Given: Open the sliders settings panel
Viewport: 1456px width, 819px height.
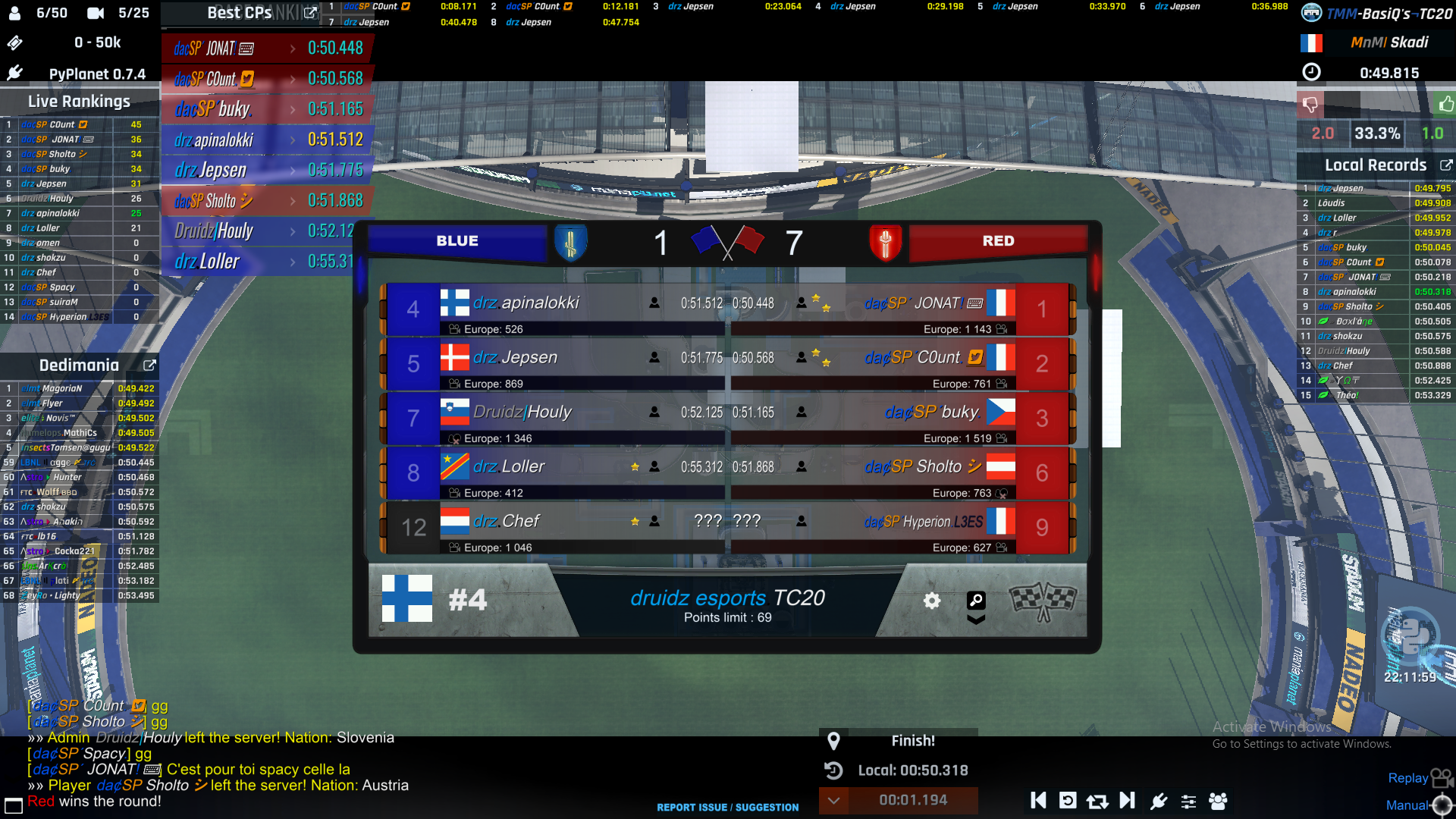Looking at the screenshot, I should click(x=1188, y=801).
